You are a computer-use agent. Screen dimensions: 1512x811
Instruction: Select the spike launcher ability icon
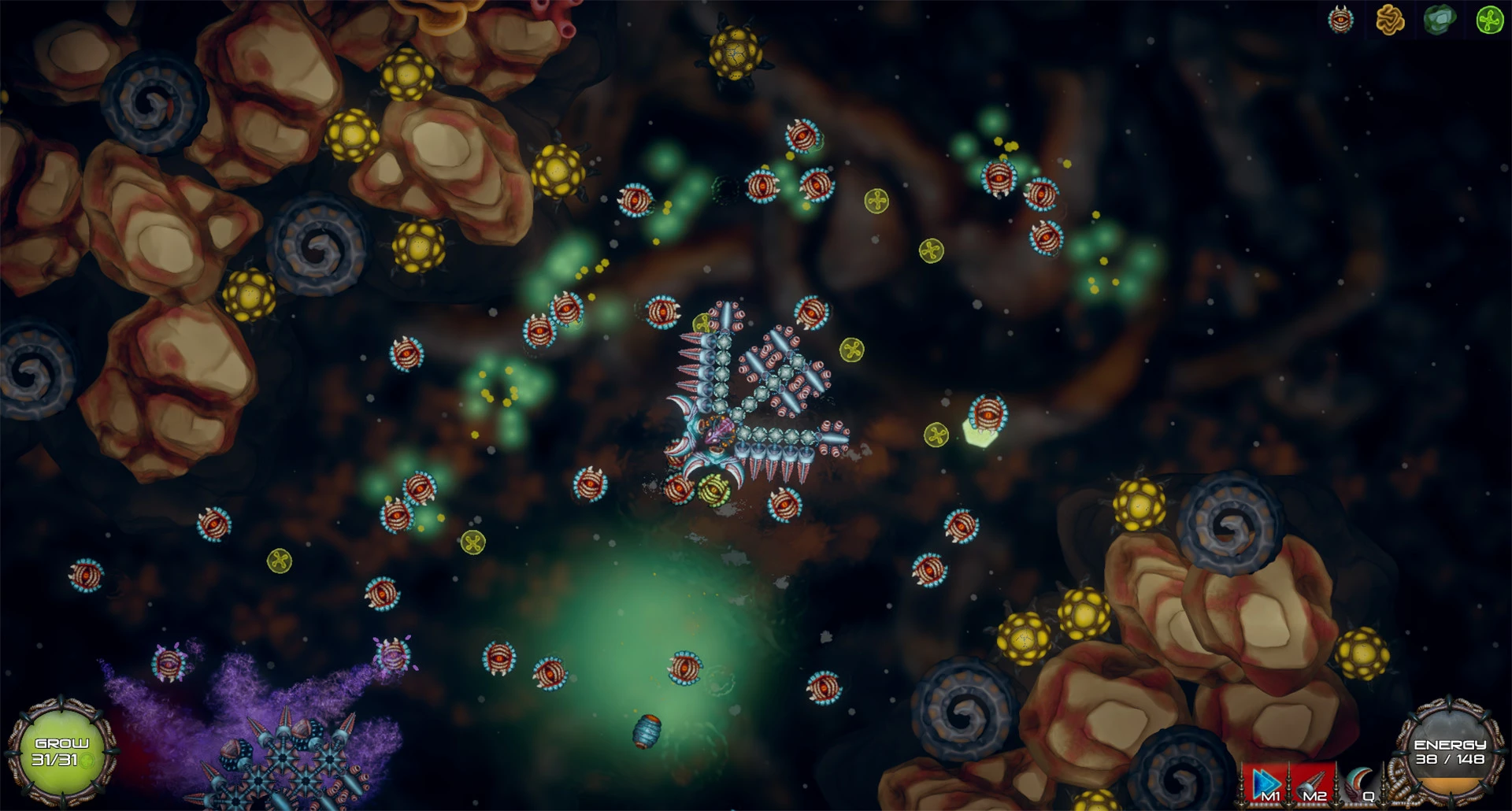(x=1313, y=783)
